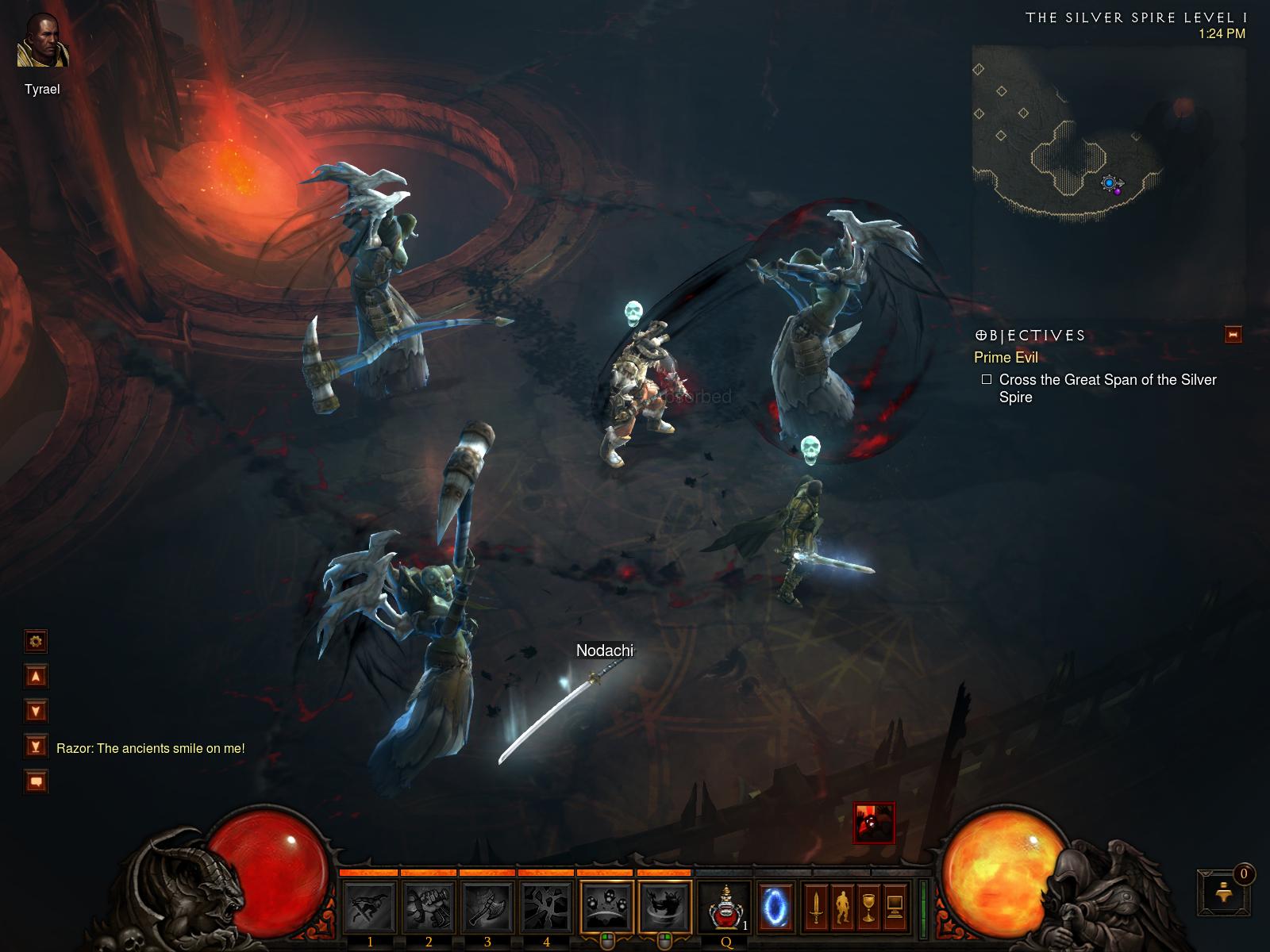Activate the leaping warrior skill in slot 1

[370, 906]
